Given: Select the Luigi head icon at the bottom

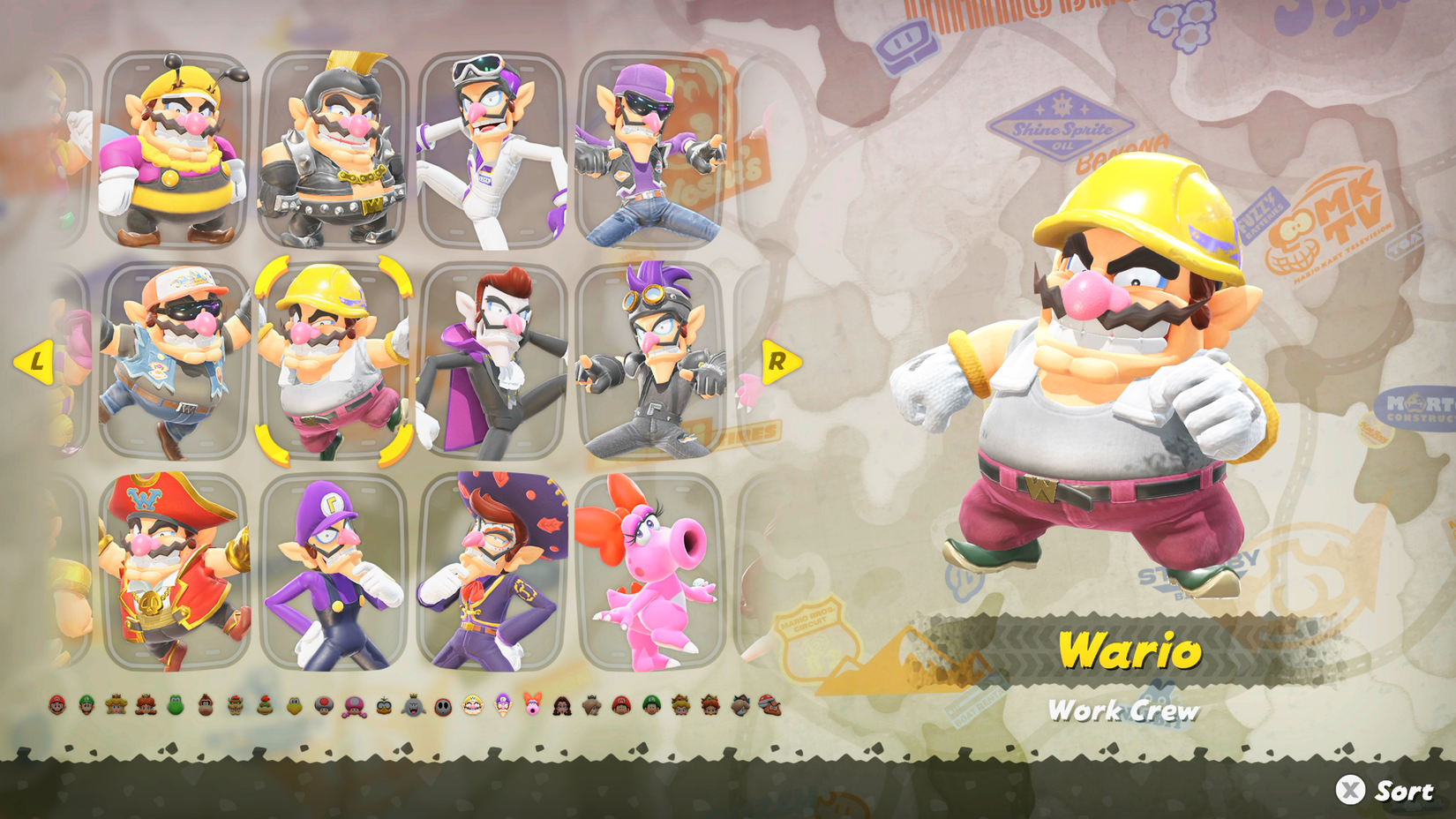Looking at the screenshot, I should (85, 704).
